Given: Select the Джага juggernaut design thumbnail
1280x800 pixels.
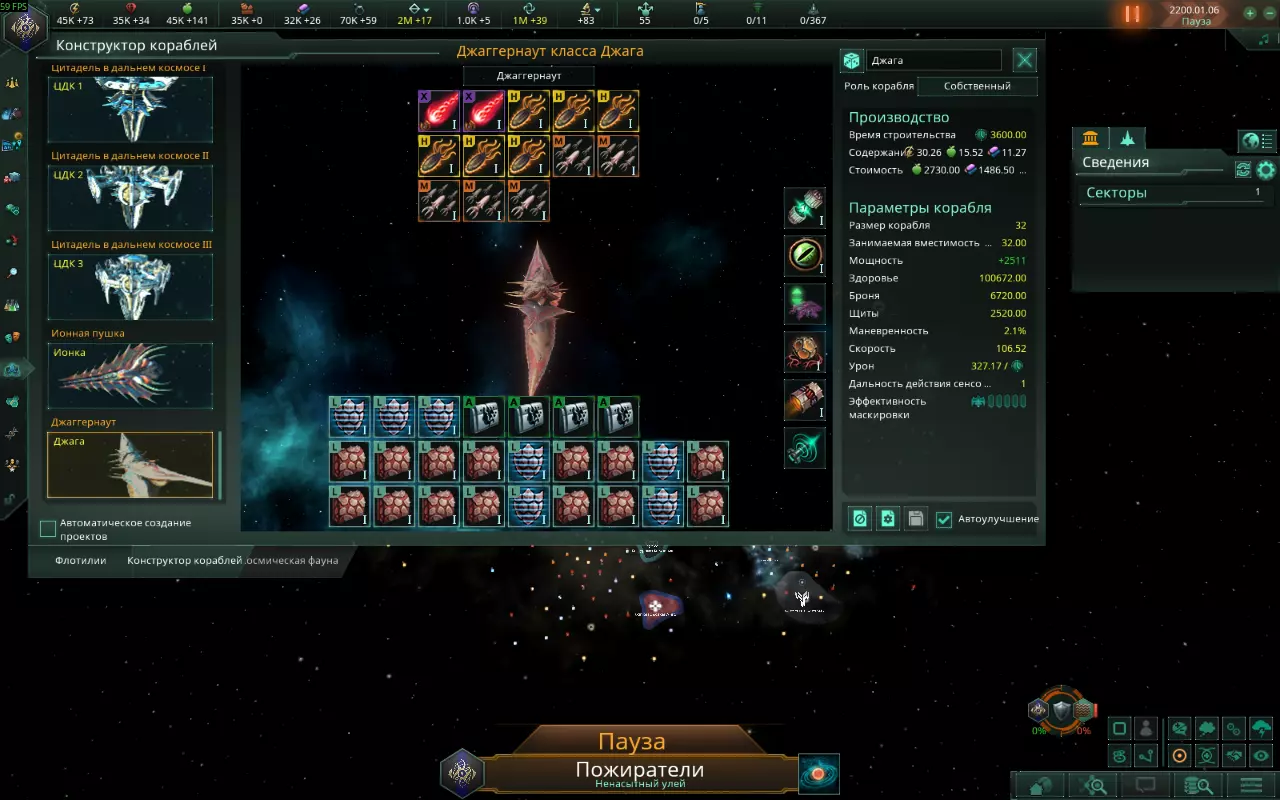Looking at the screenshot, I should pyautogui.click(x=130, y=465).
